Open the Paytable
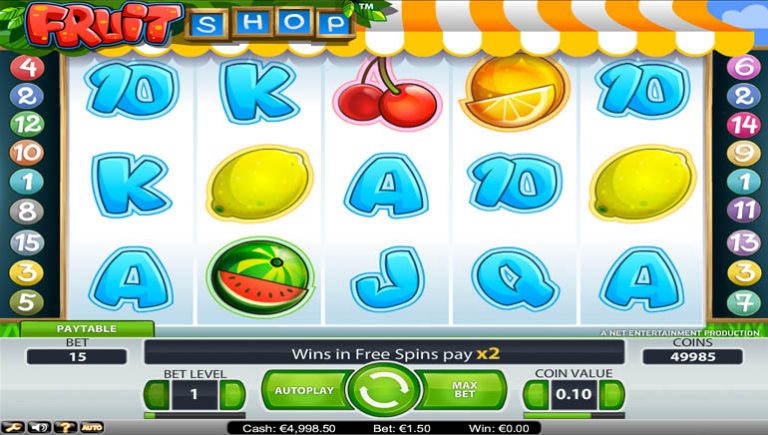768x435 pixels. click(86, 328)
